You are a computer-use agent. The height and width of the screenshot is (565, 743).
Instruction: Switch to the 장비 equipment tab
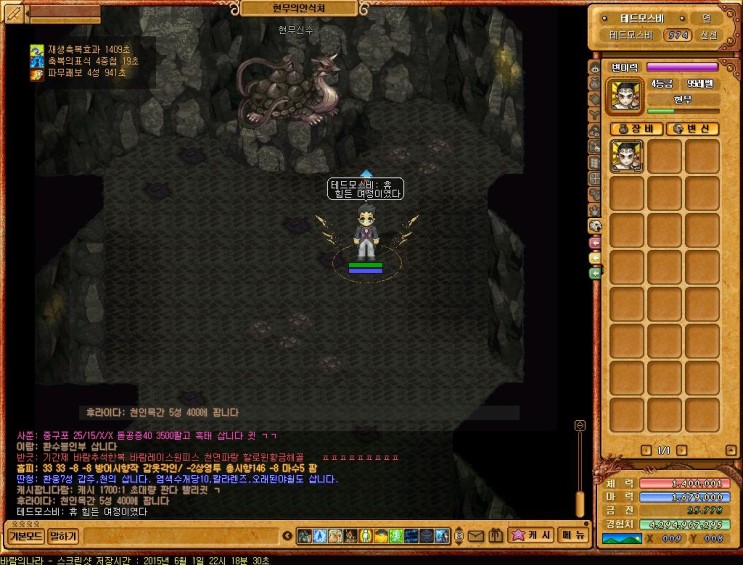[x=638, y=129]
